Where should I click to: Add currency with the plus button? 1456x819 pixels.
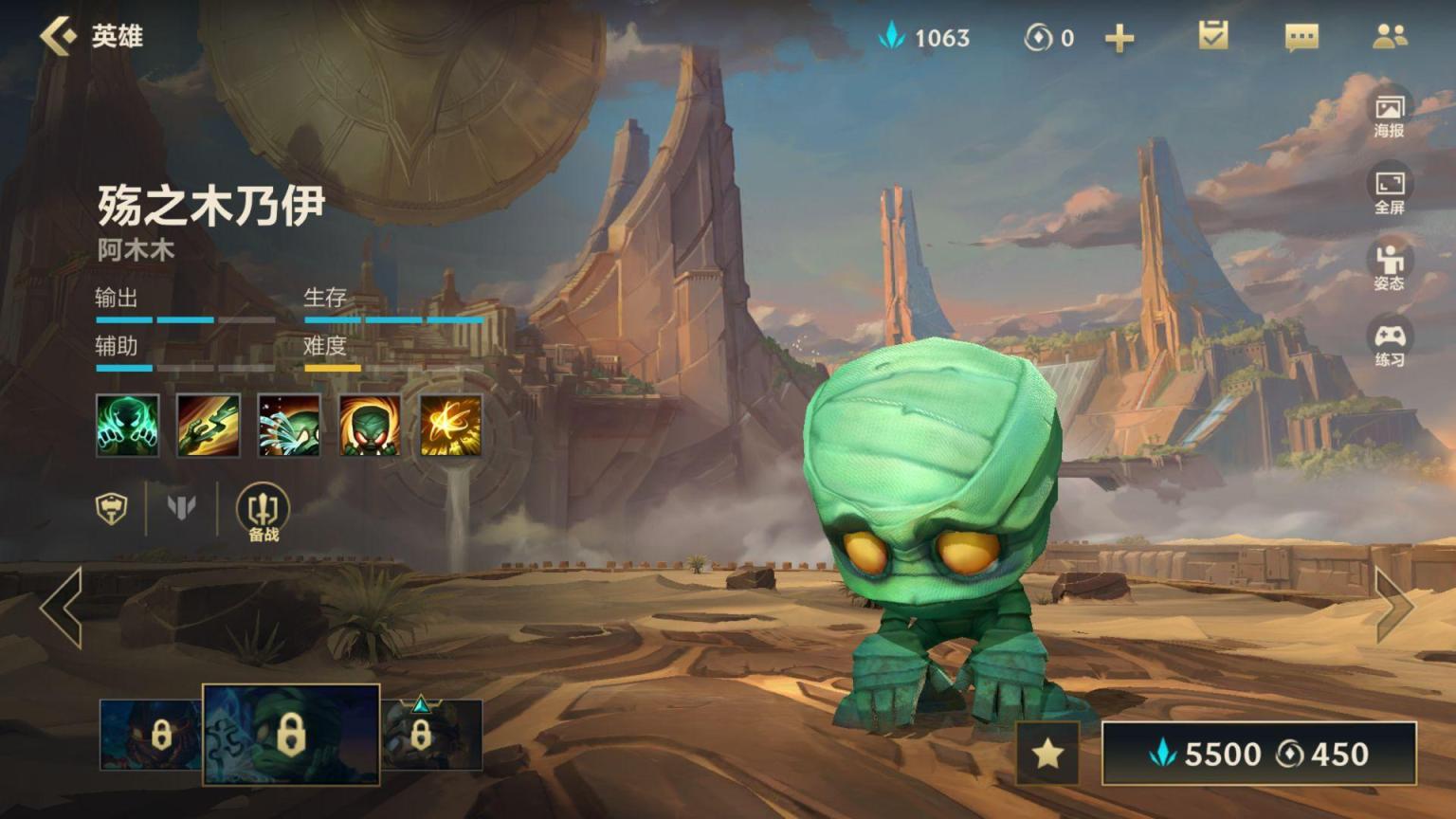(x=1119, y=38)
